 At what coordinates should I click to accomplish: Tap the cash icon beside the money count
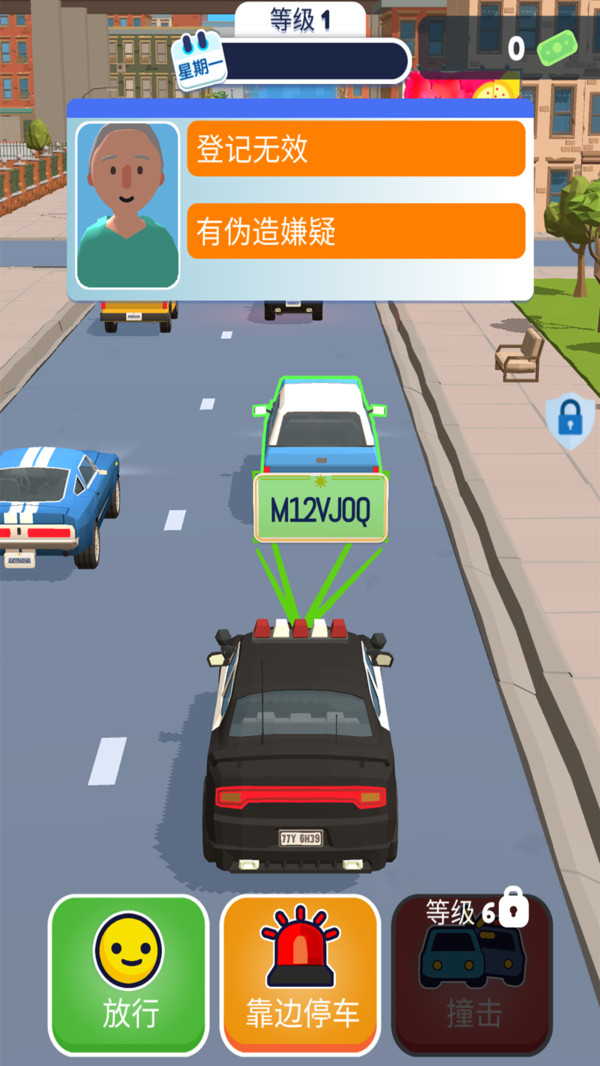coord(558,48)
